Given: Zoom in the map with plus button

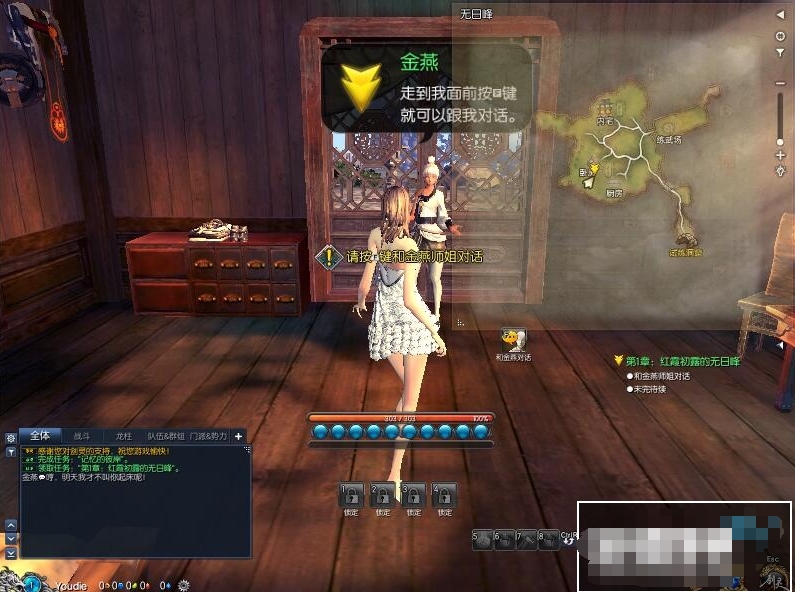Looking at the screenshot, I should tap(780, 154).
